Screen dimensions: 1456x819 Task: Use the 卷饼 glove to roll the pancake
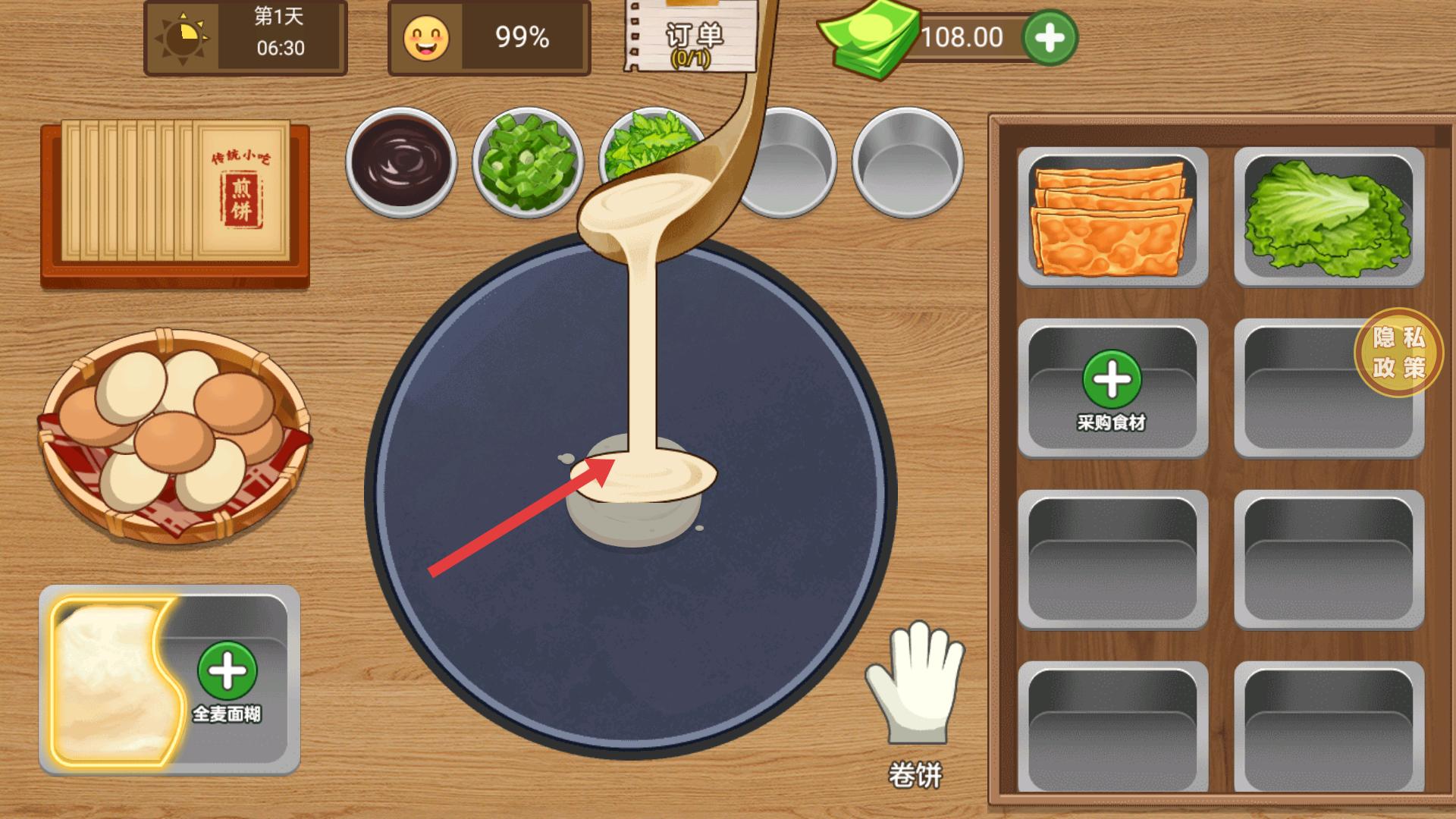coord(915,682)
